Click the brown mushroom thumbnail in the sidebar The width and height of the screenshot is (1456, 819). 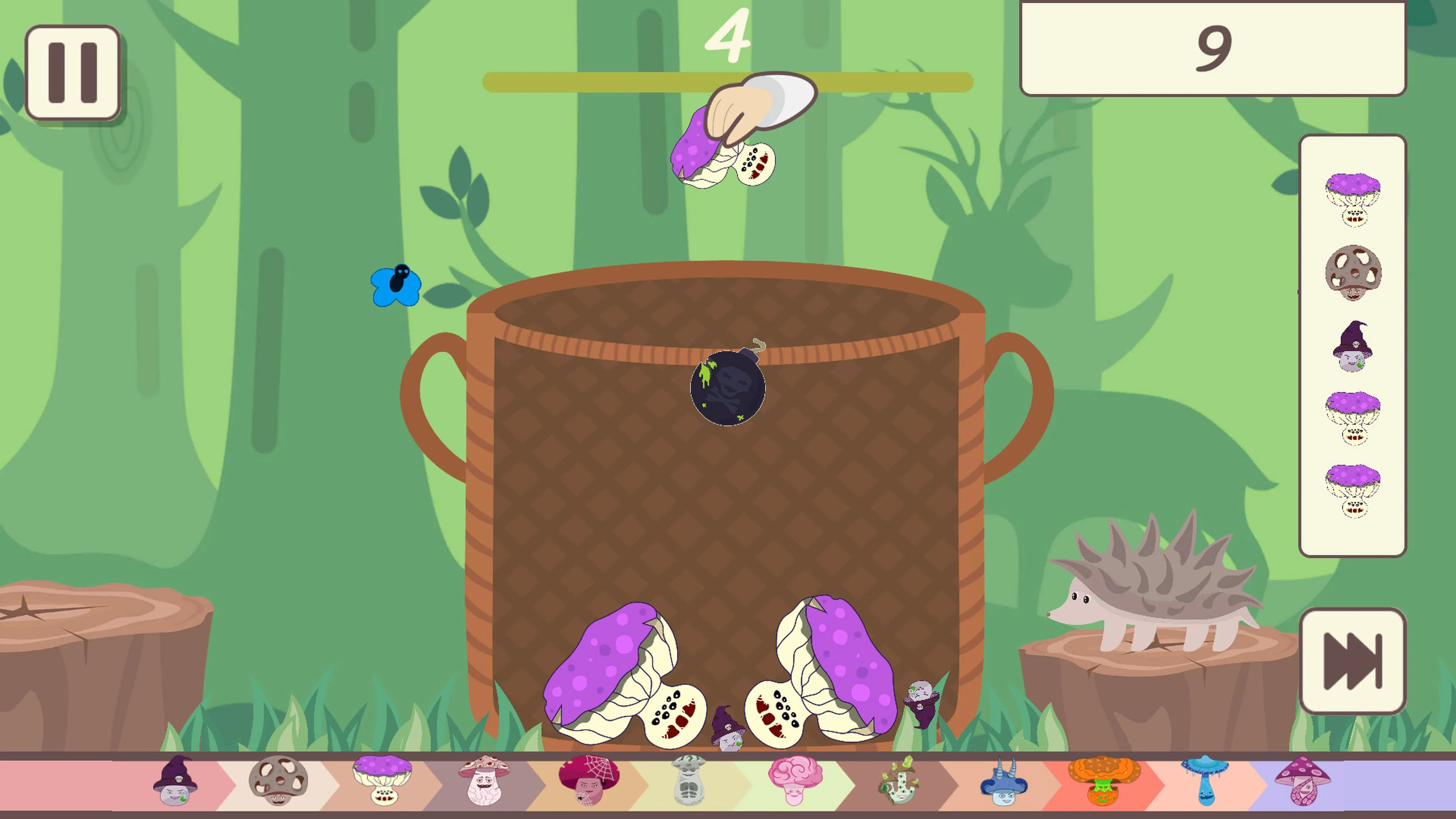[x=1353, y=271]
